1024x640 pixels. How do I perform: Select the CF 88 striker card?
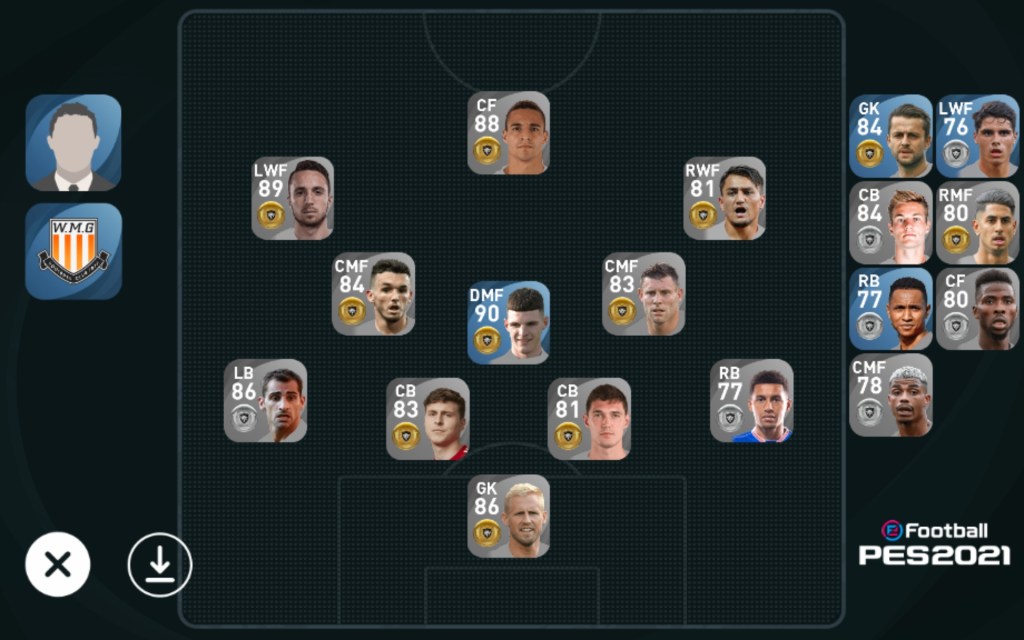tap(508, 133)
